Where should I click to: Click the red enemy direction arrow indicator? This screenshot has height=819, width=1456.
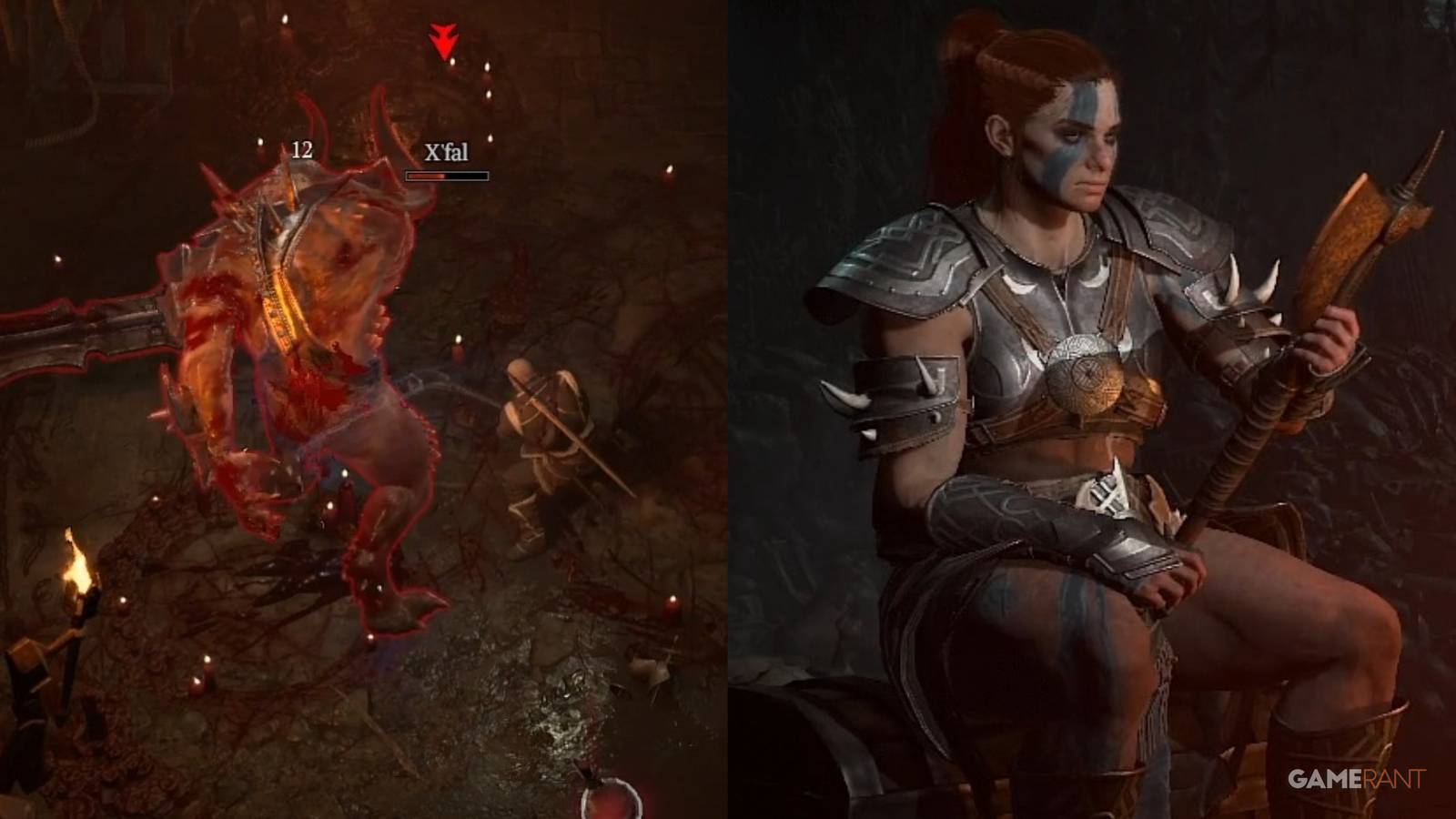pos(442,36)
